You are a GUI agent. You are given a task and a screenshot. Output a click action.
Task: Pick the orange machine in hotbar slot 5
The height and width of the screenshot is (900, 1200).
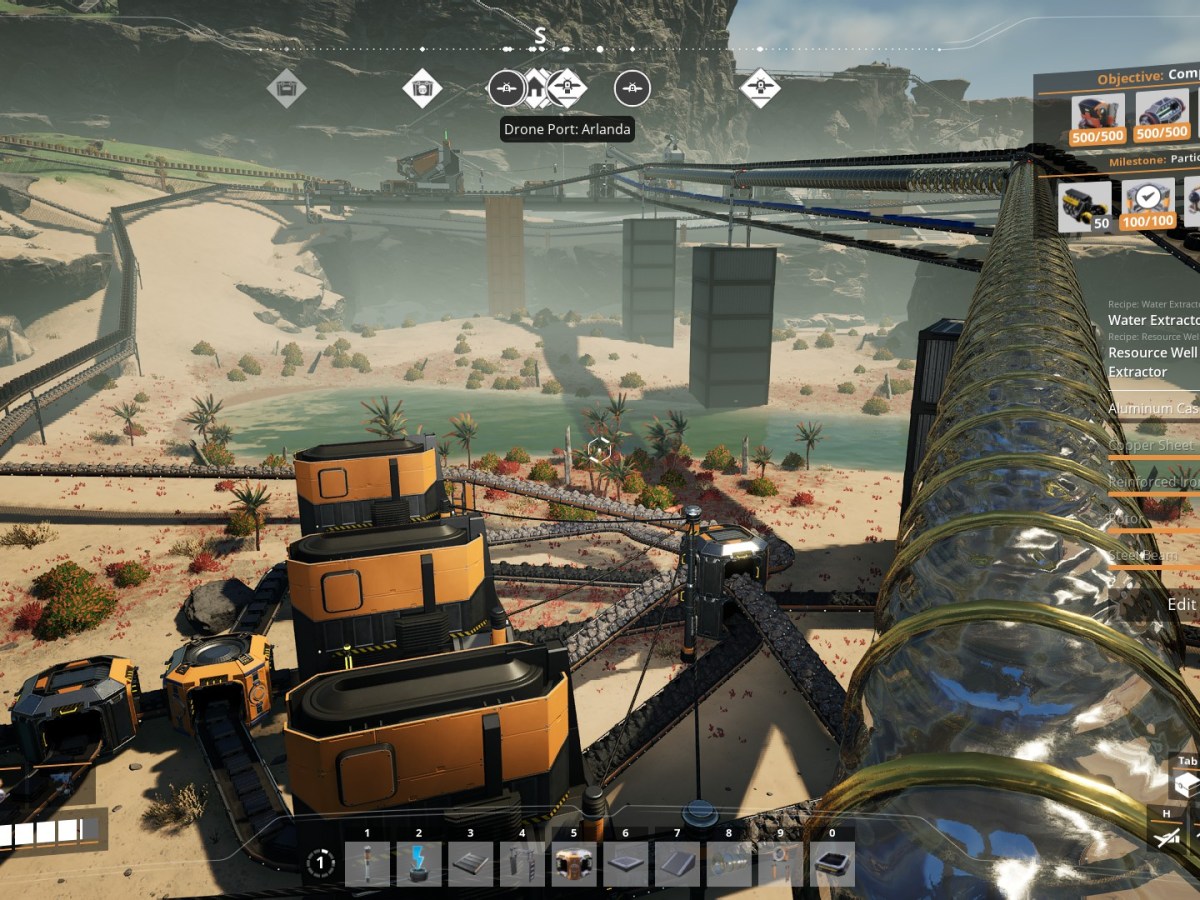point(575,864)
